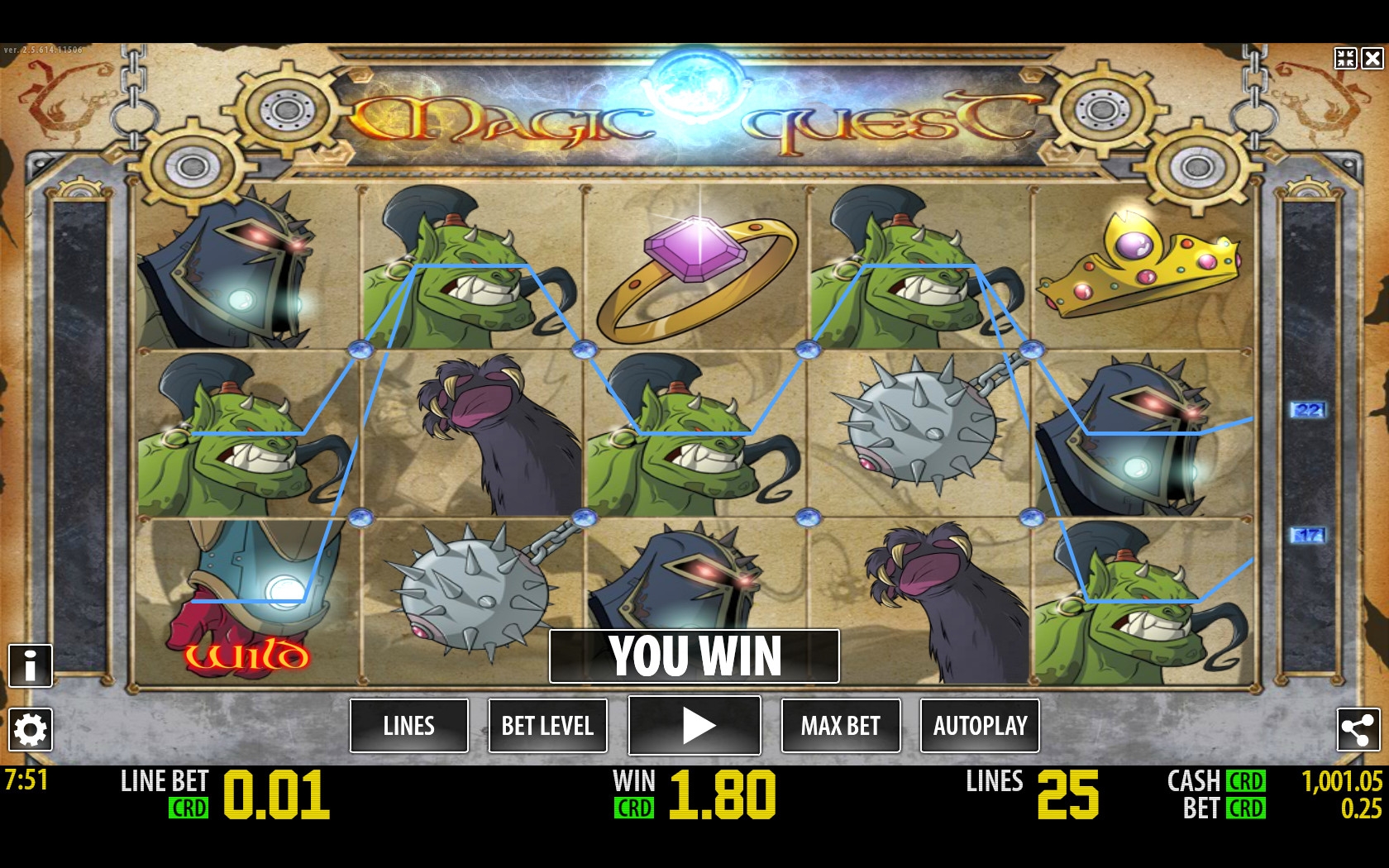Start Autoplay mode
This screenshot has height=868, width=1389.
pyautogui.click(x=980, y=726)
